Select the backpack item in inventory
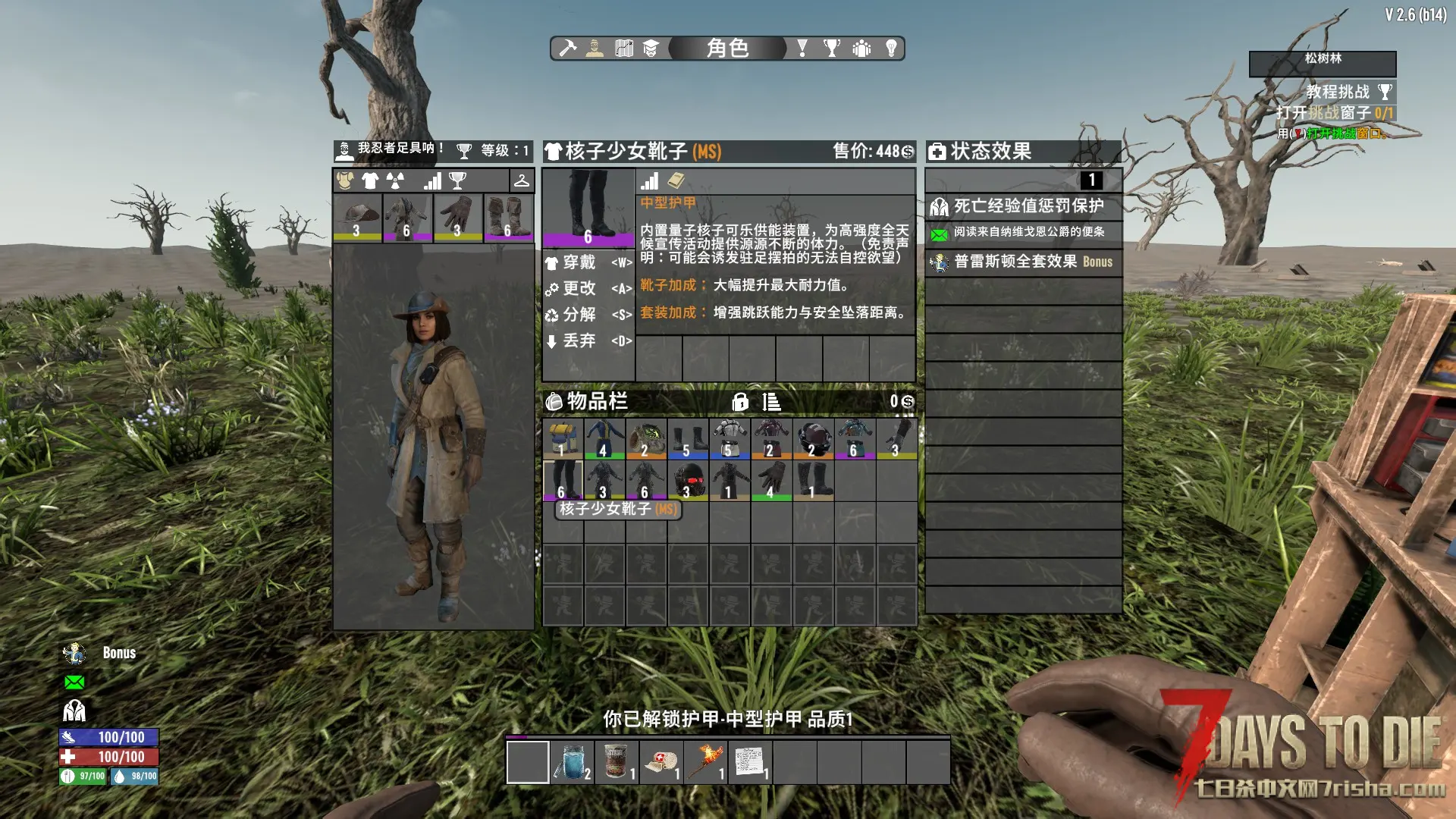The width and height of the screenshot is (1456, 819). (563, 438)
